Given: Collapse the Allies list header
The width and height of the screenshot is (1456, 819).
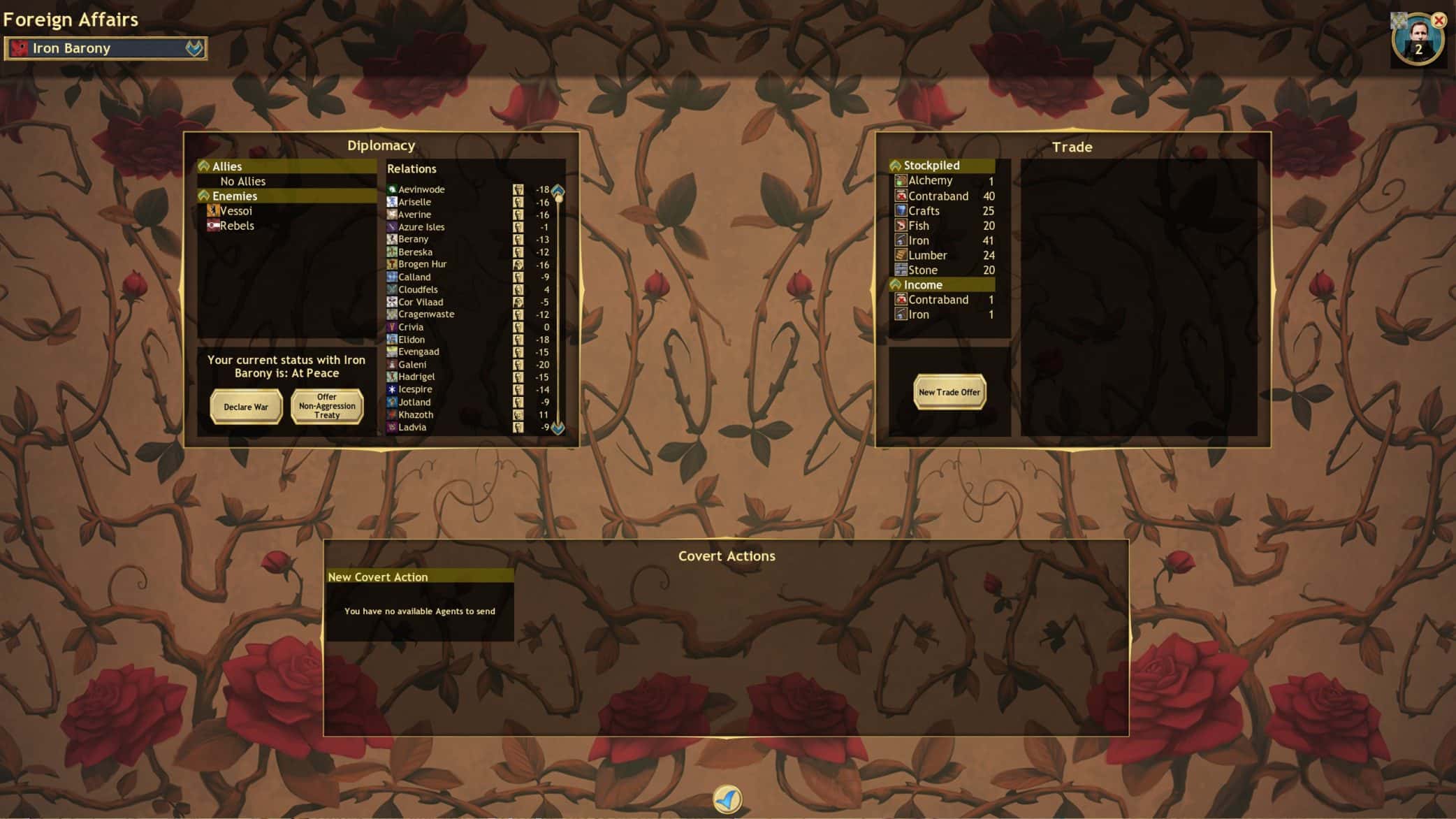Looking at the screenshot, I should coord(204,166).
